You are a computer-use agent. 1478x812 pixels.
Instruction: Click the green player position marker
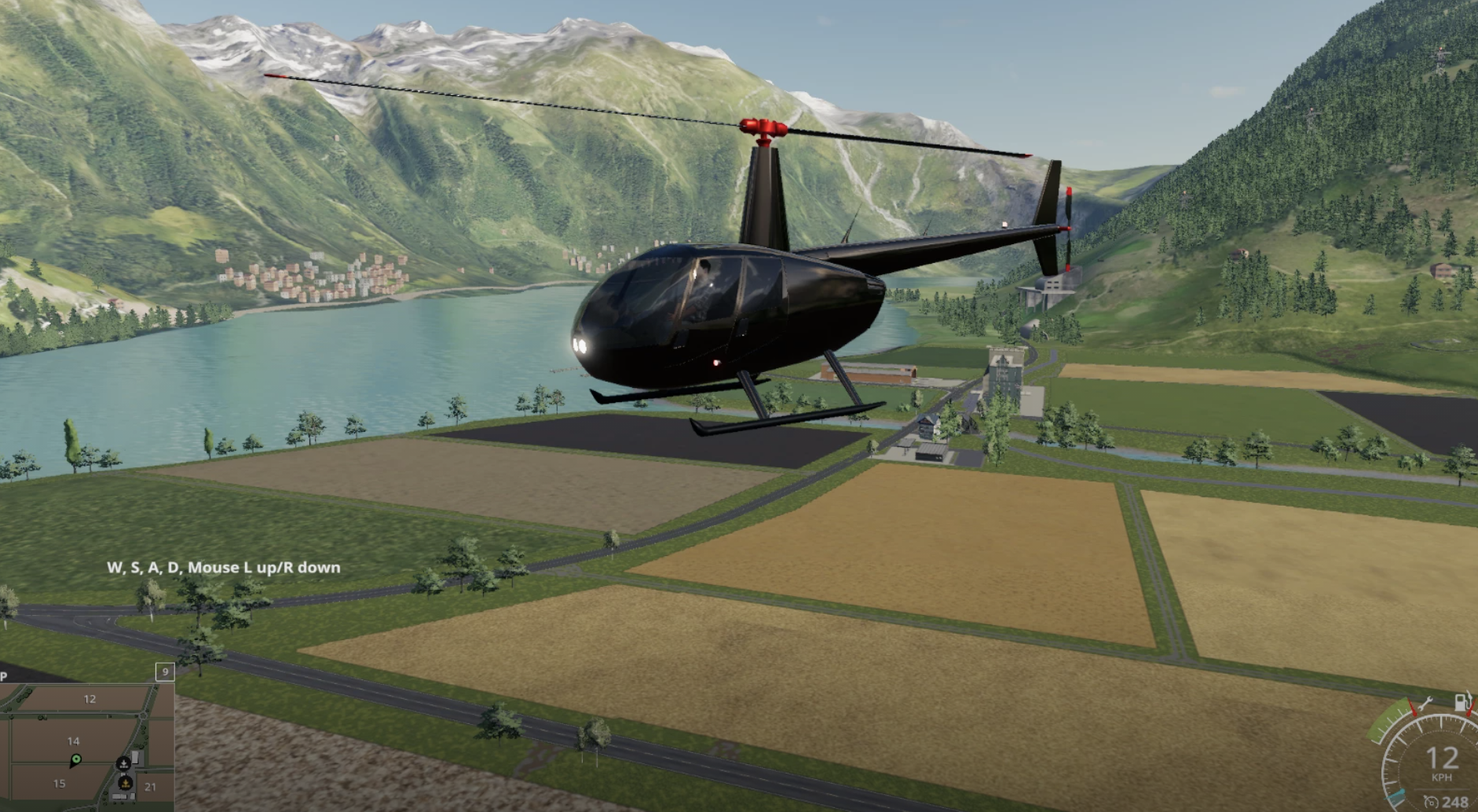click(76, 759)
